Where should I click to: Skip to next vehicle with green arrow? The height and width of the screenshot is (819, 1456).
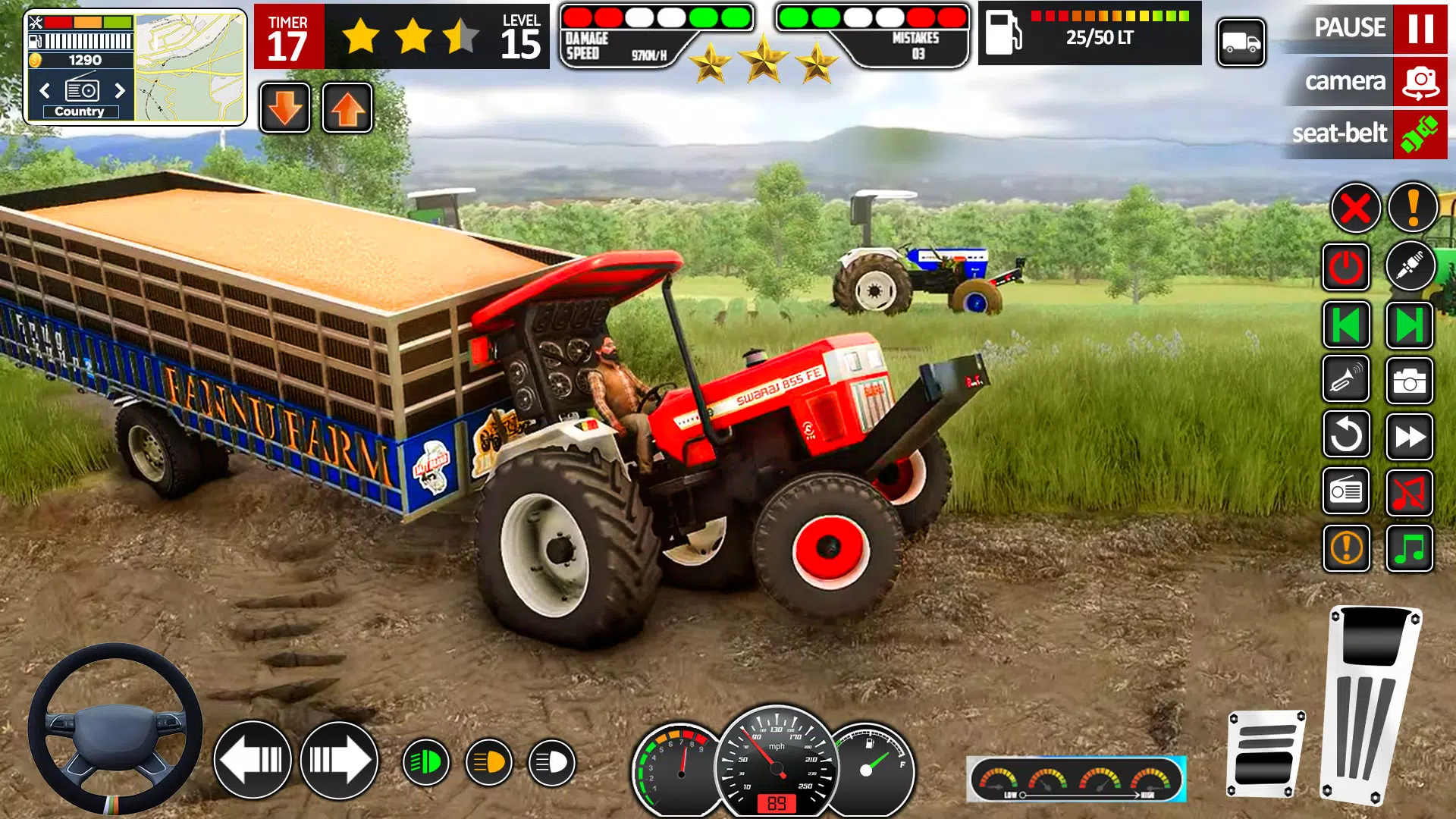[1410, 322]
